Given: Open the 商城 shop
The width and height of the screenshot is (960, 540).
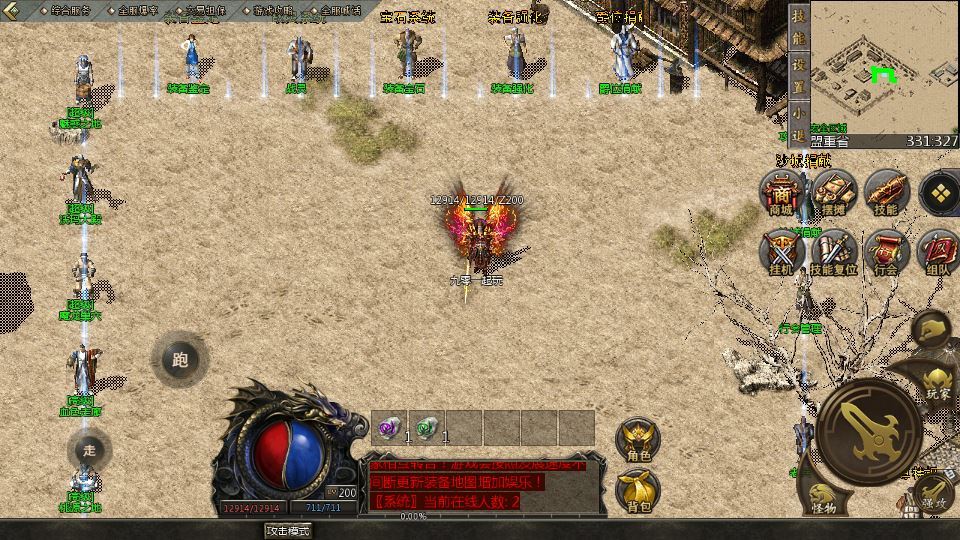Looking at the screenshot, I should pos(780,190).
